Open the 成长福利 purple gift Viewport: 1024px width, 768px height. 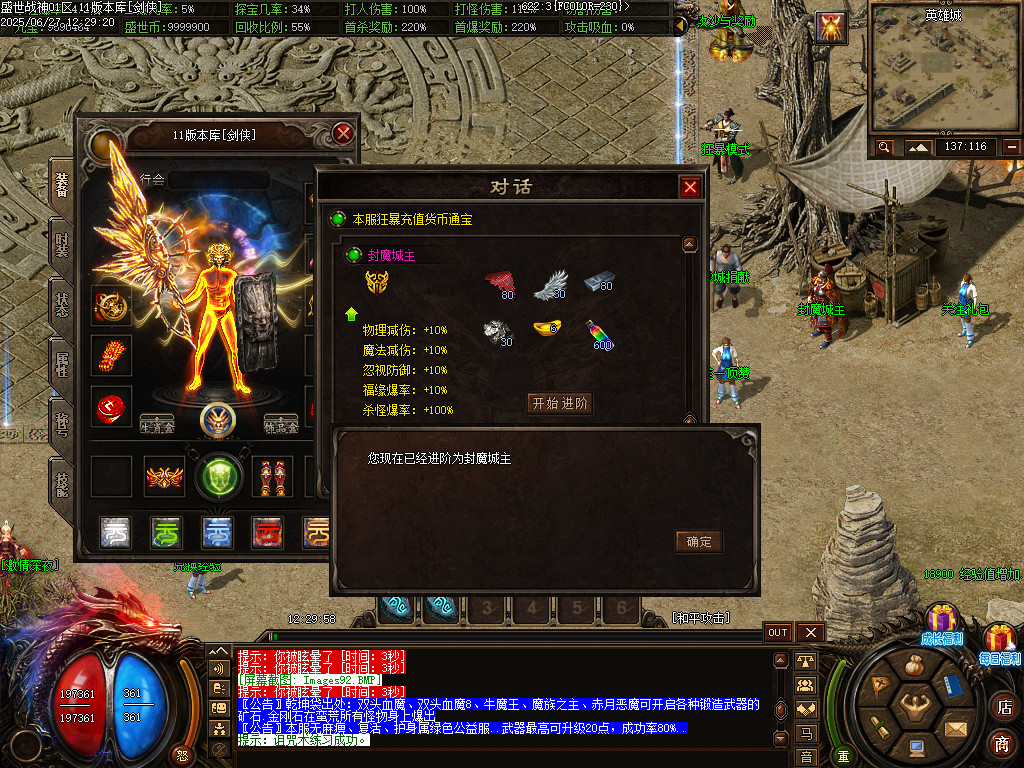coord(941,623)
